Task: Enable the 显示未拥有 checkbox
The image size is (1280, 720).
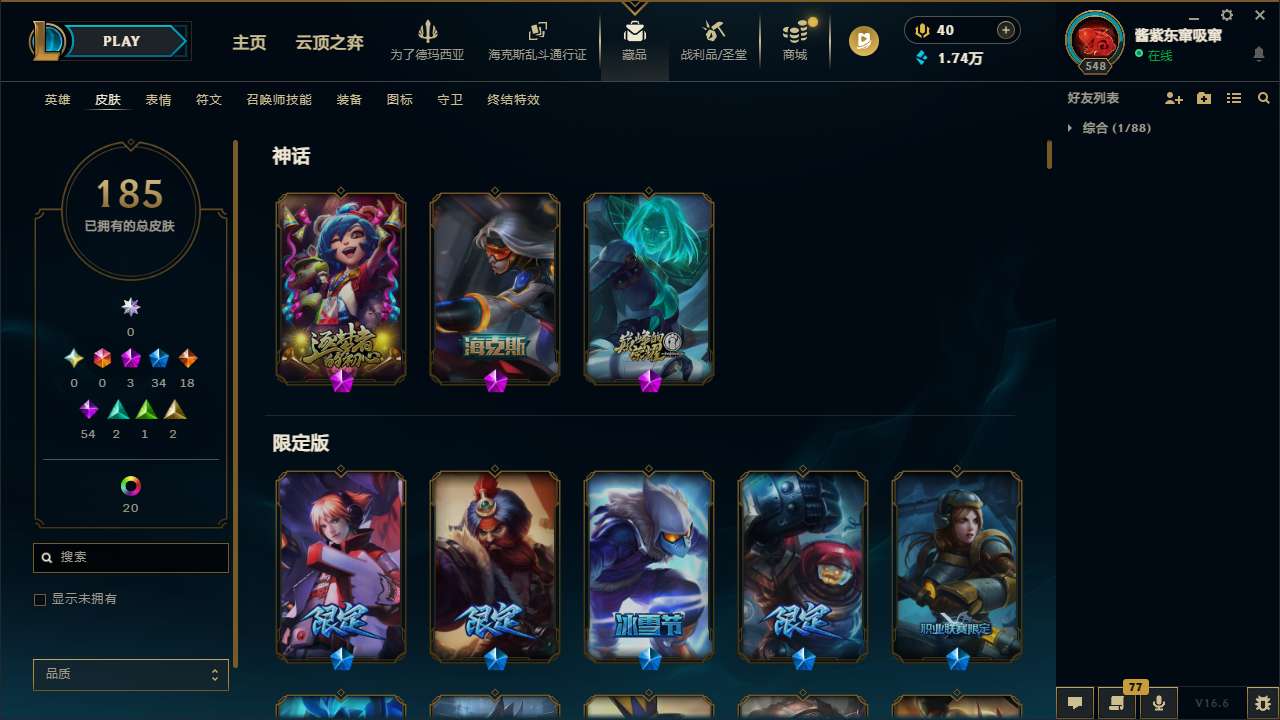Action: coord(40,599)
